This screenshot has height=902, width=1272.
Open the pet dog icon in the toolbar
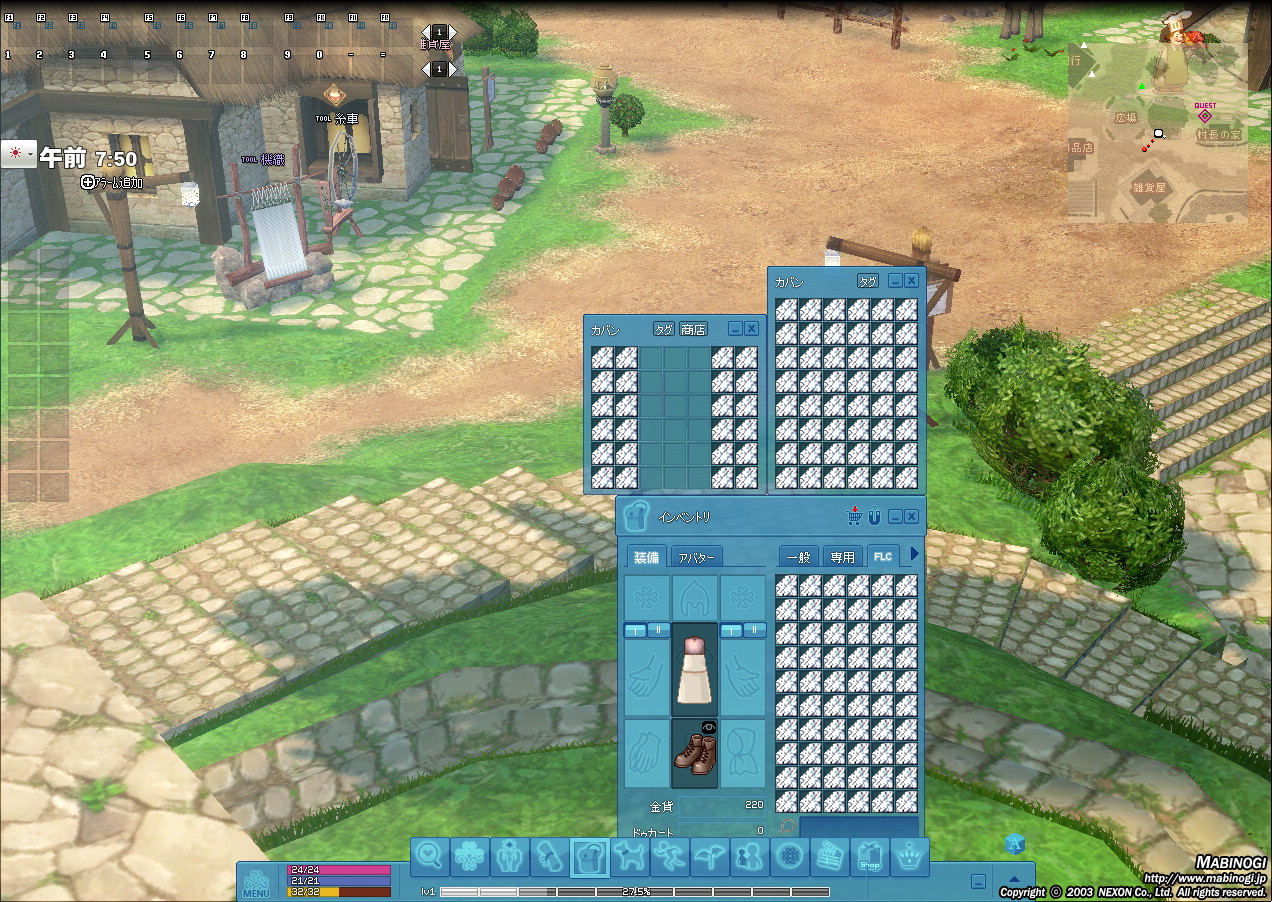(630, 857)
